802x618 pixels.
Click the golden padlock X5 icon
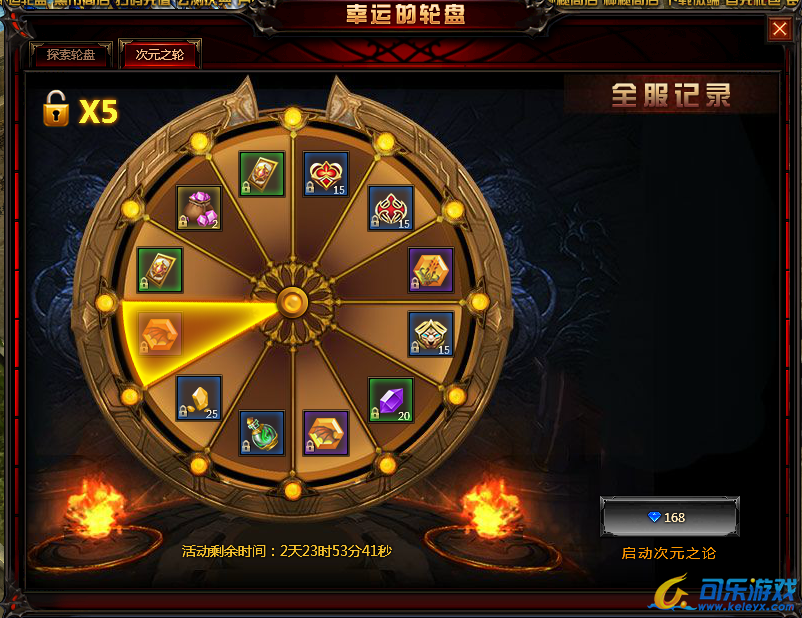pyautogui.click(x=56, y=110)
